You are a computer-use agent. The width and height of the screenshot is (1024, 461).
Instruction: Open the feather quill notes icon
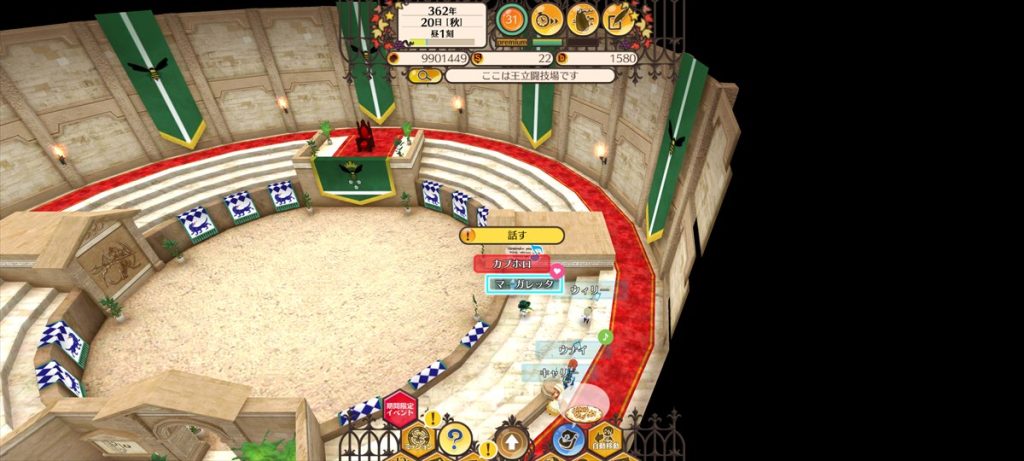[x=619, y=17]
